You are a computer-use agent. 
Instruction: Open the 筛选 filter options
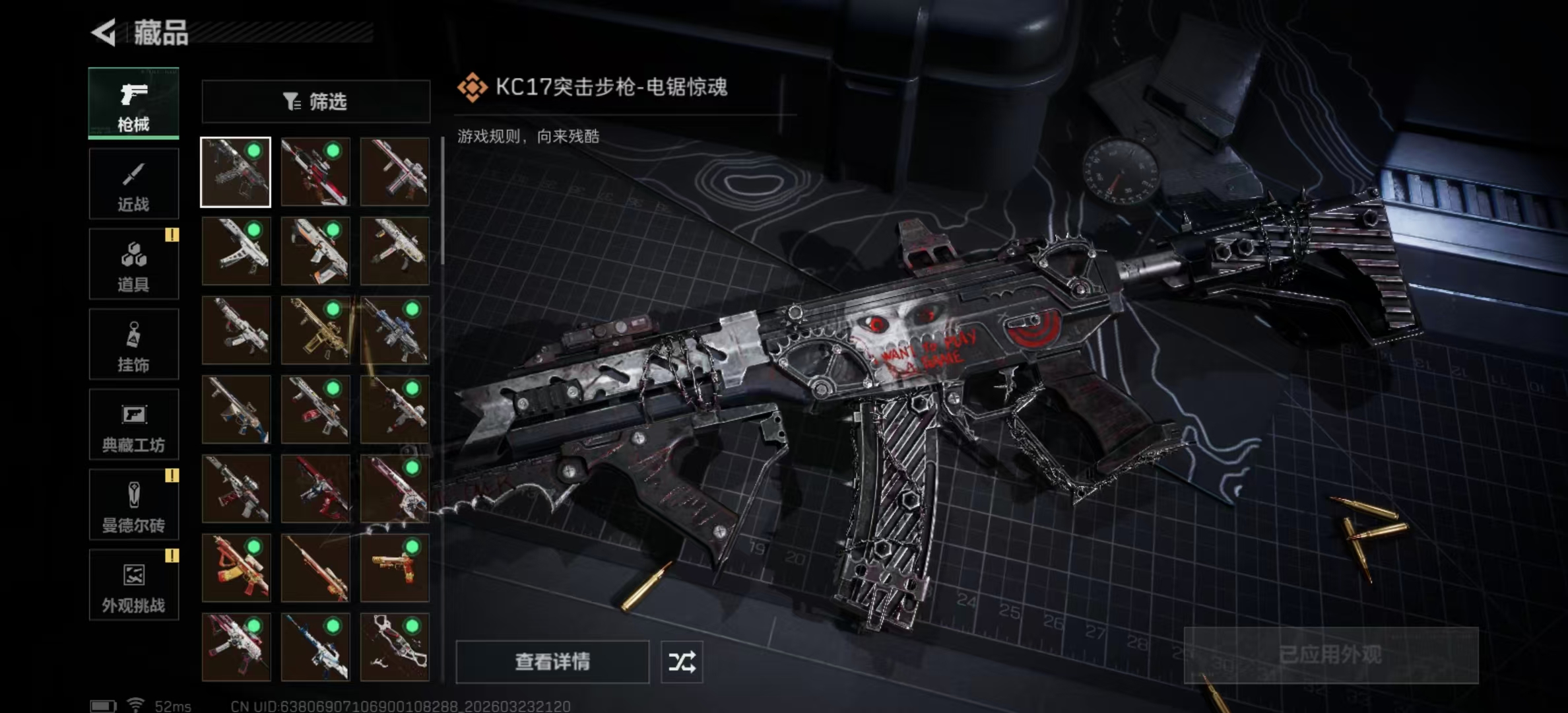pos(315,102)
